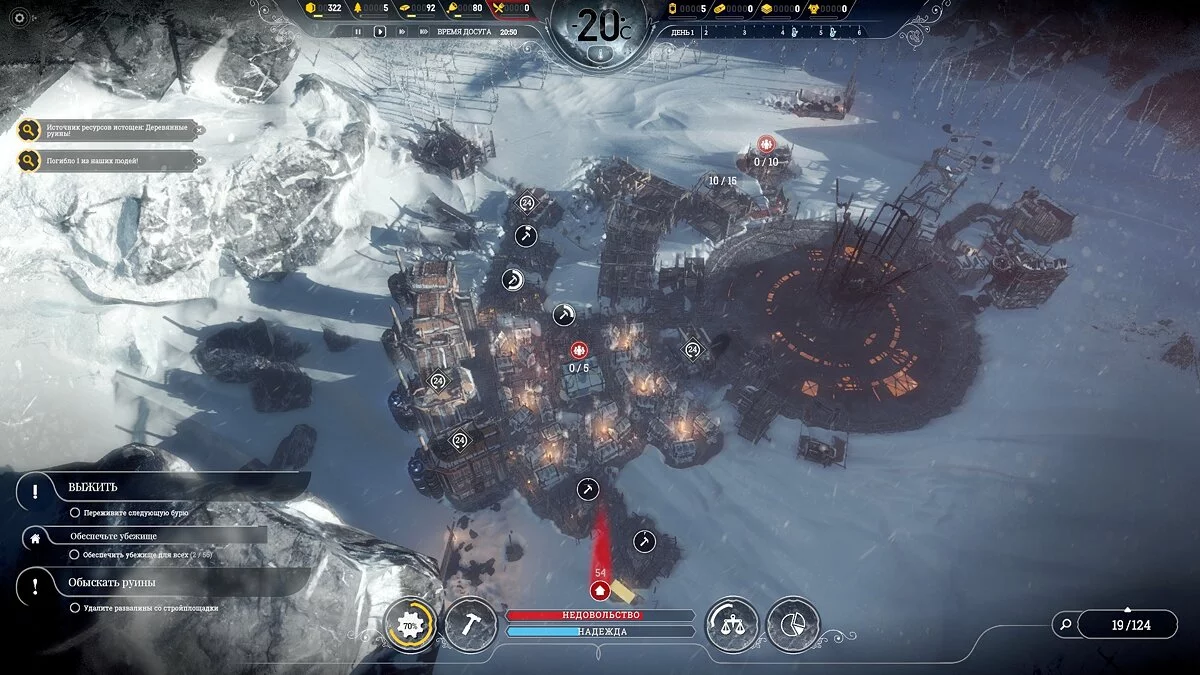Open the generator gear panel showing 70%
1200x675 pixels.
click(x=410, y=626)
